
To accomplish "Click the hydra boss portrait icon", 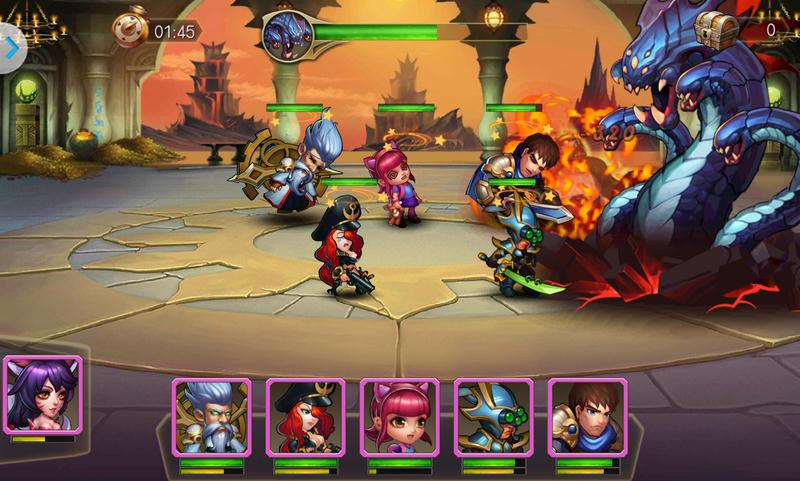I will (287, 32).
